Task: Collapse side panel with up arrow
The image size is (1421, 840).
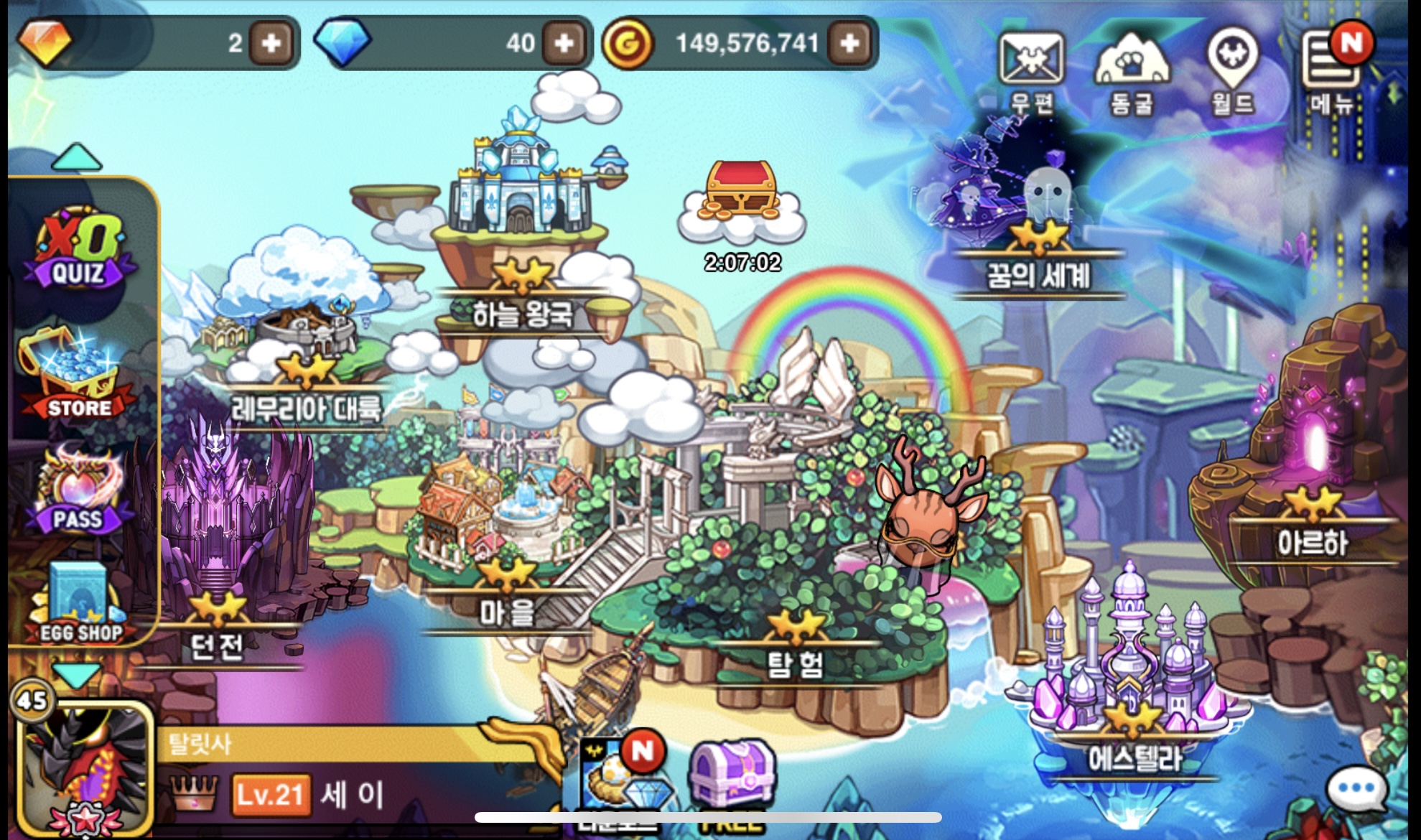Action: point(77,157)
